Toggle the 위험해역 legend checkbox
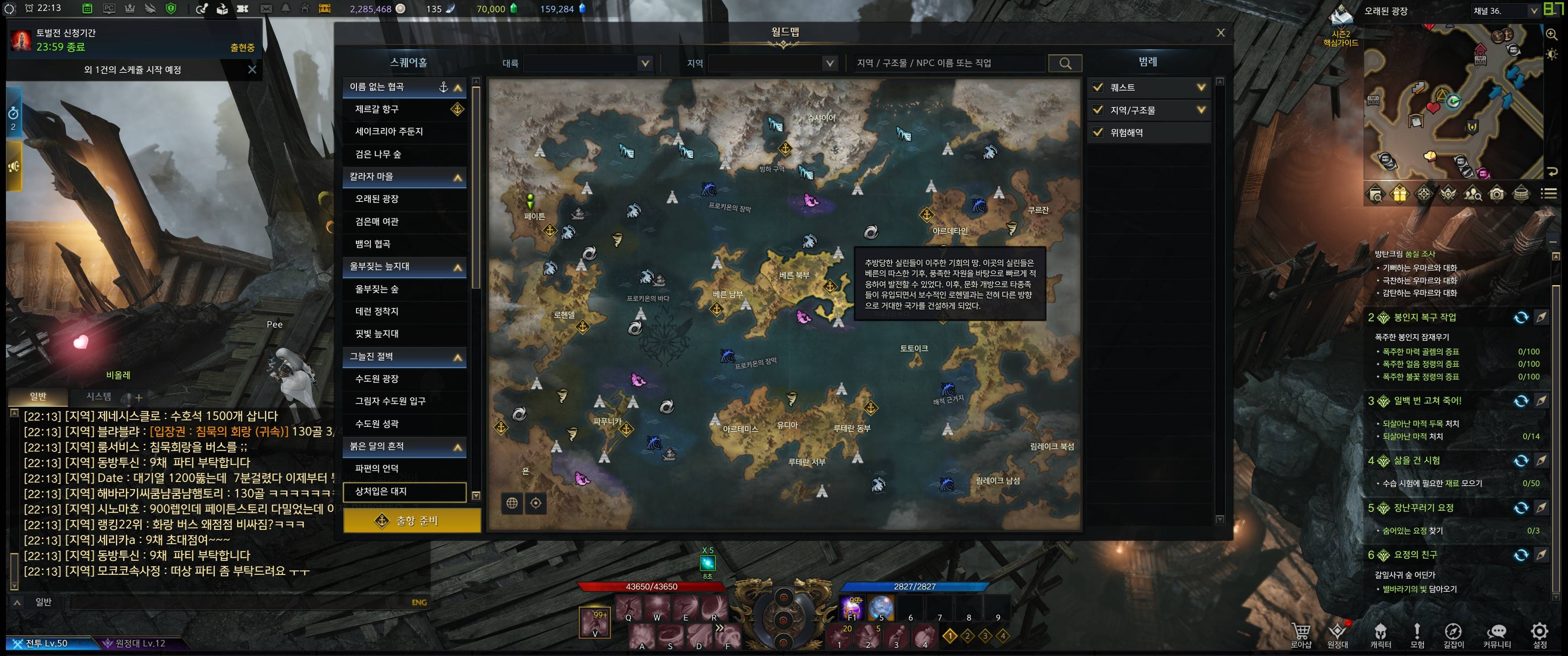This screenshot has height=656, width=1568. point(1098,133)
